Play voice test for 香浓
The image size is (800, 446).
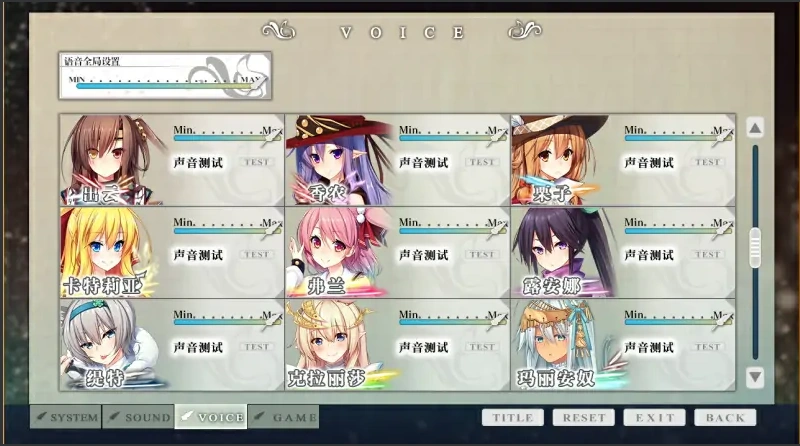(483, 161)
